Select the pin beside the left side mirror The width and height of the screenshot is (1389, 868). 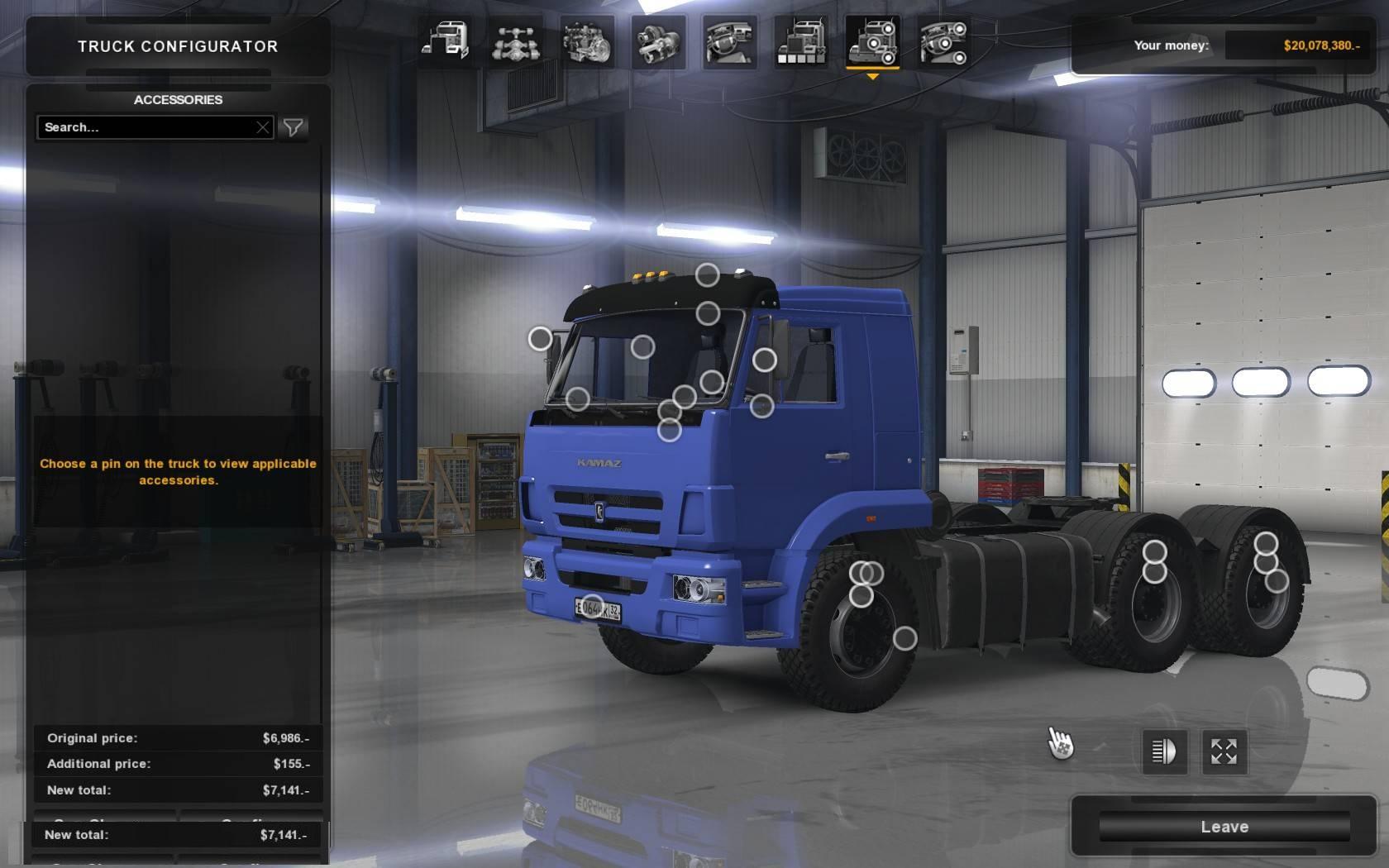click(540, 338)
